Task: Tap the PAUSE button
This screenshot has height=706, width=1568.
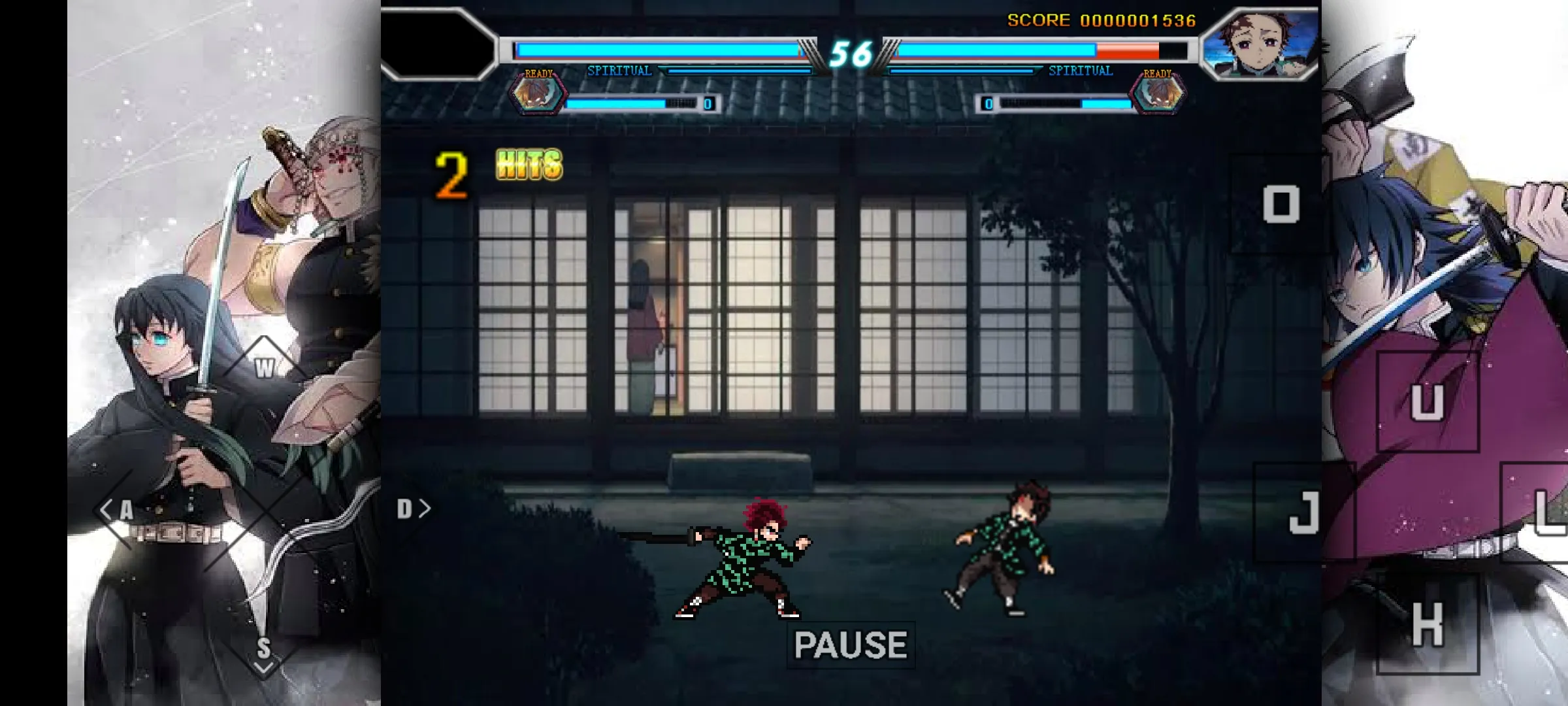Action: tap(851, 645)
